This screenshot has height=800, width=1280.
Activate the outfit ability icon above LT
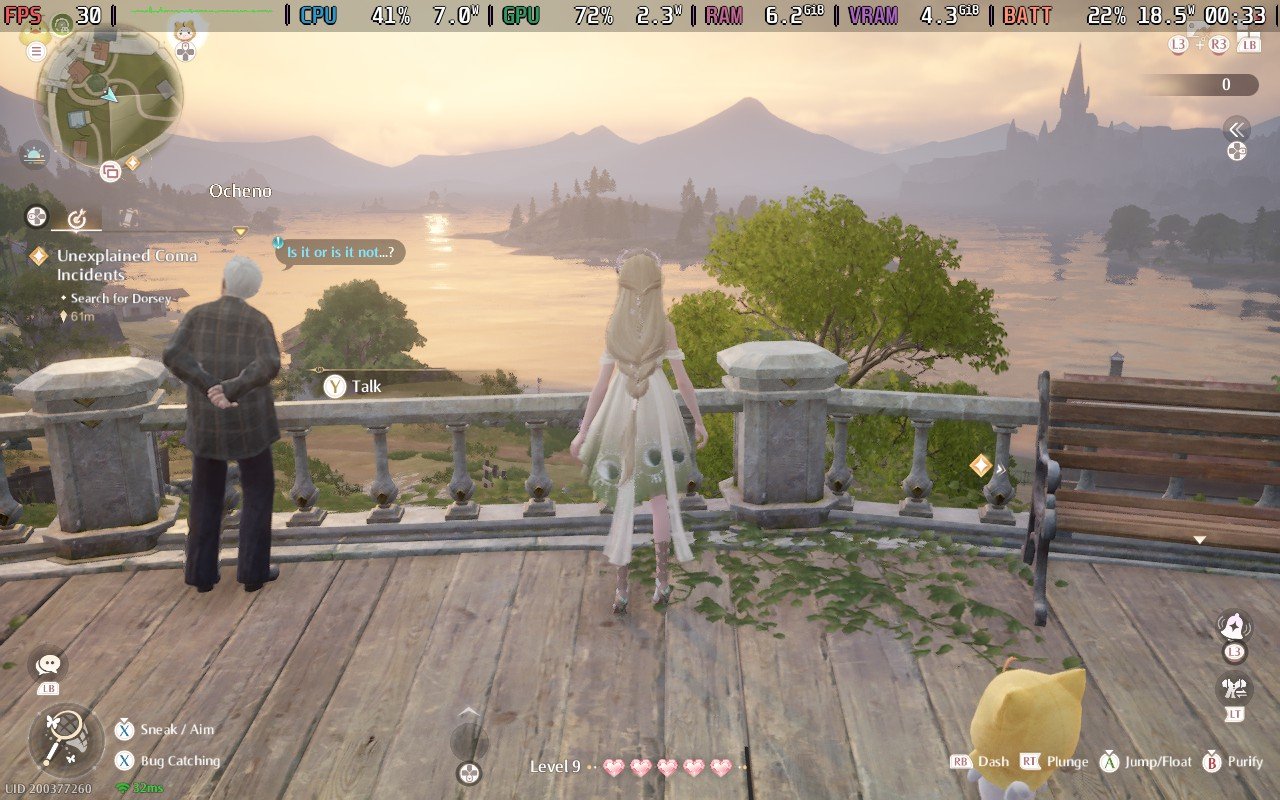click(1233, 688)
